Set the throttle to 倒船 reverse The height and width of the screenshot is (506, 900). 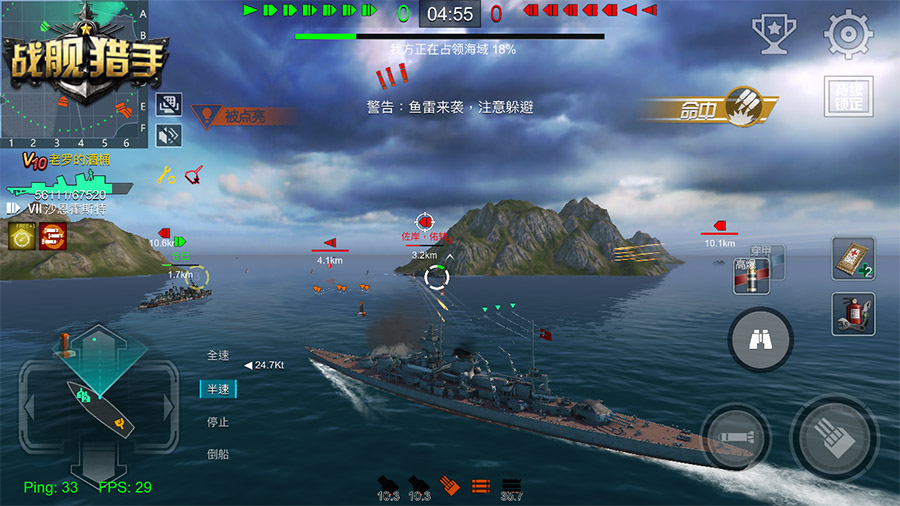[218, 454]
